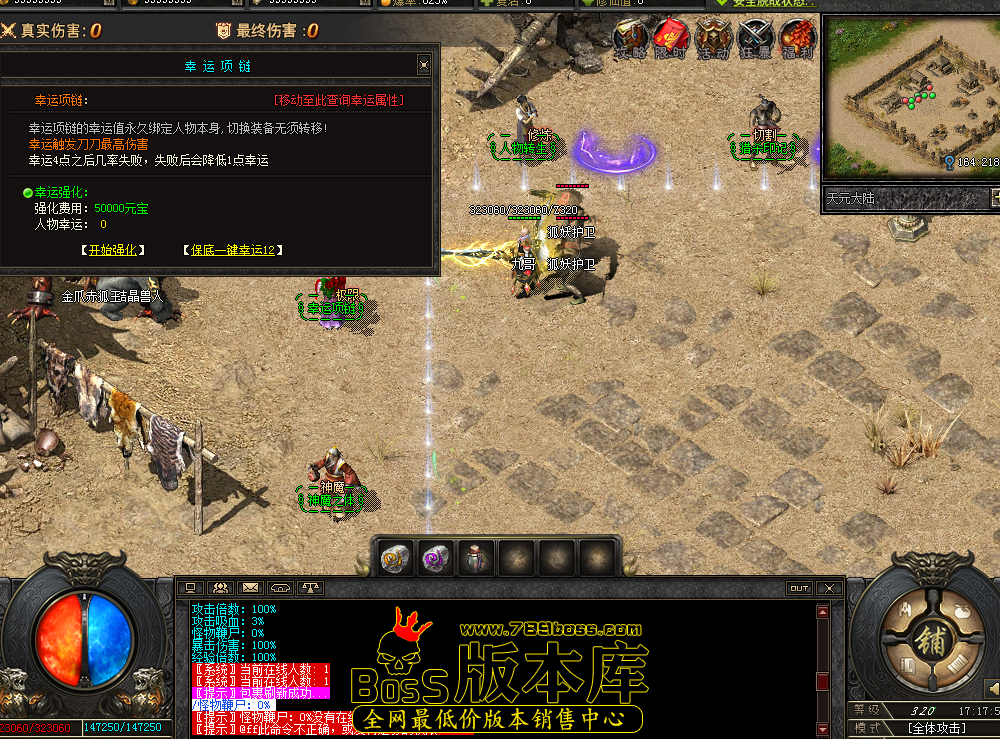Open the group members chat button
Viewport: 1000px width, 739px height.
[221, 588]
